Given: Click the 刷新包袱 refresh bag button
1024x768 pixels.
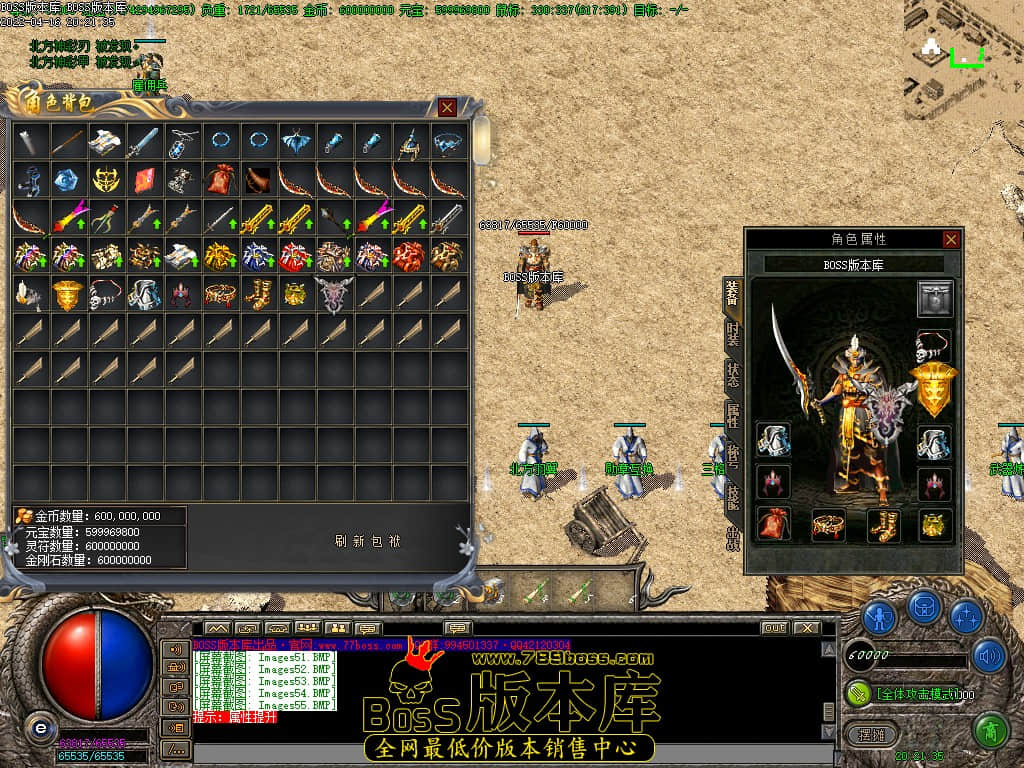Looking at the screenshot, I should [368, 541].
